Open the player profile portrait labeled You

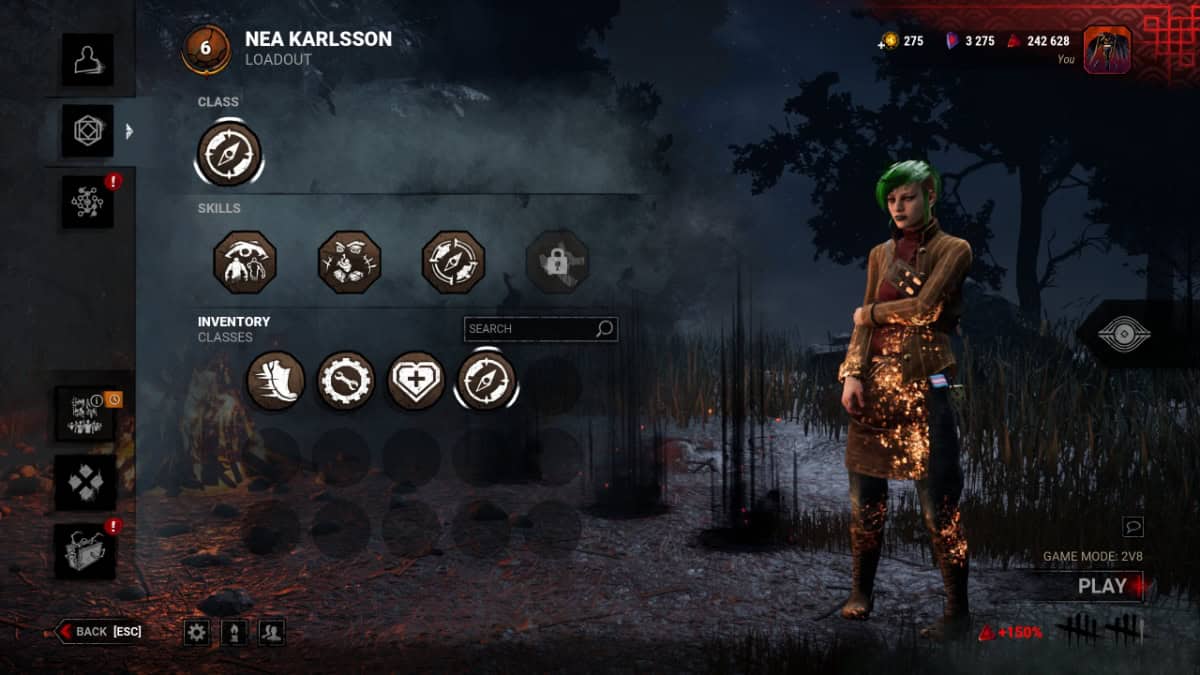1107,50
